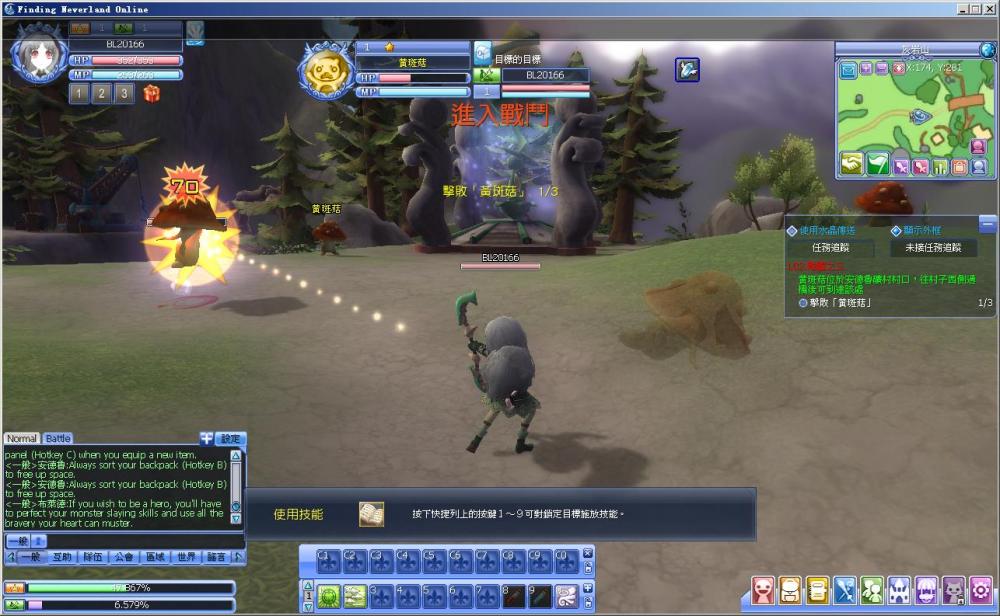
Task: Open the world map globe button
Action: pos(988,50)
